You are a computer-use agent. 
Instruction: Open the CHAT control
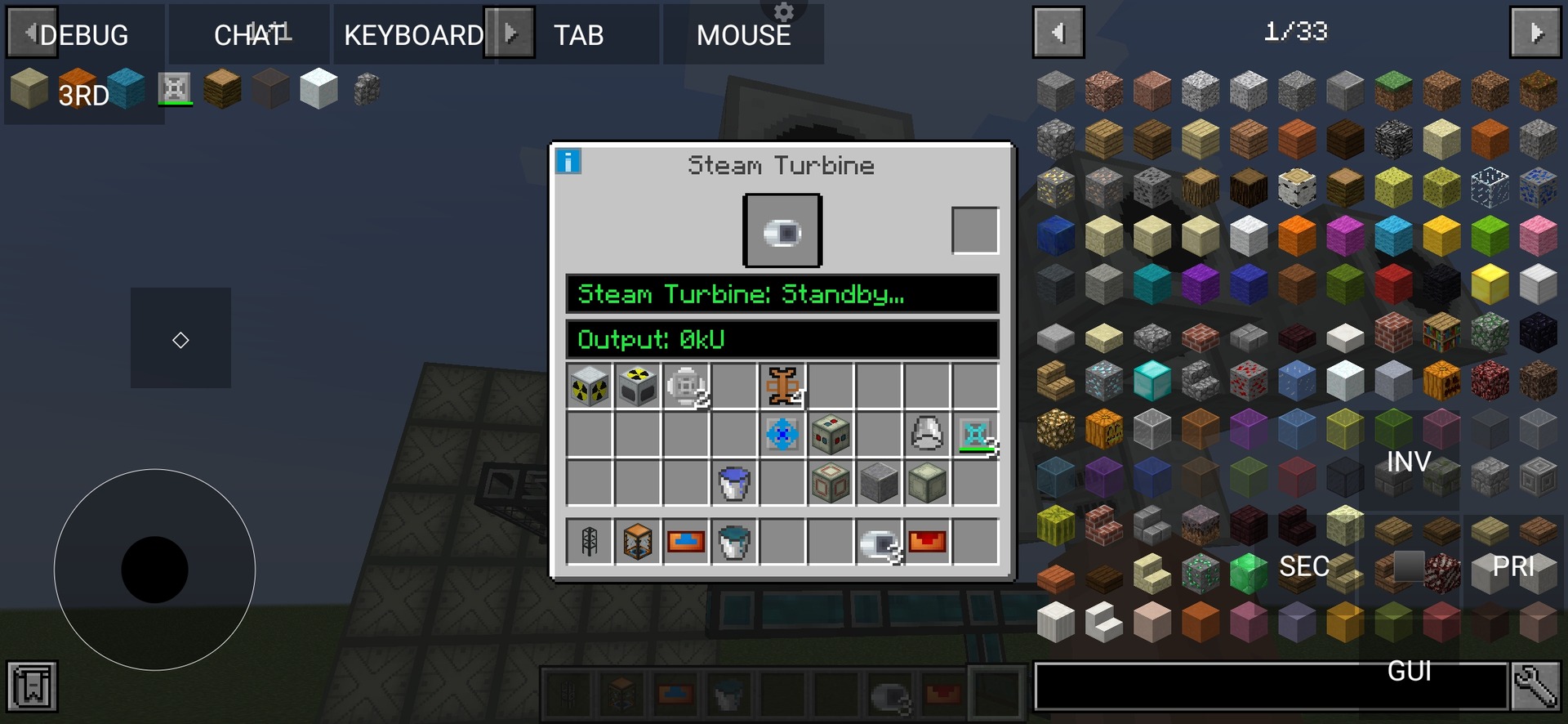(x=249, y=35)
